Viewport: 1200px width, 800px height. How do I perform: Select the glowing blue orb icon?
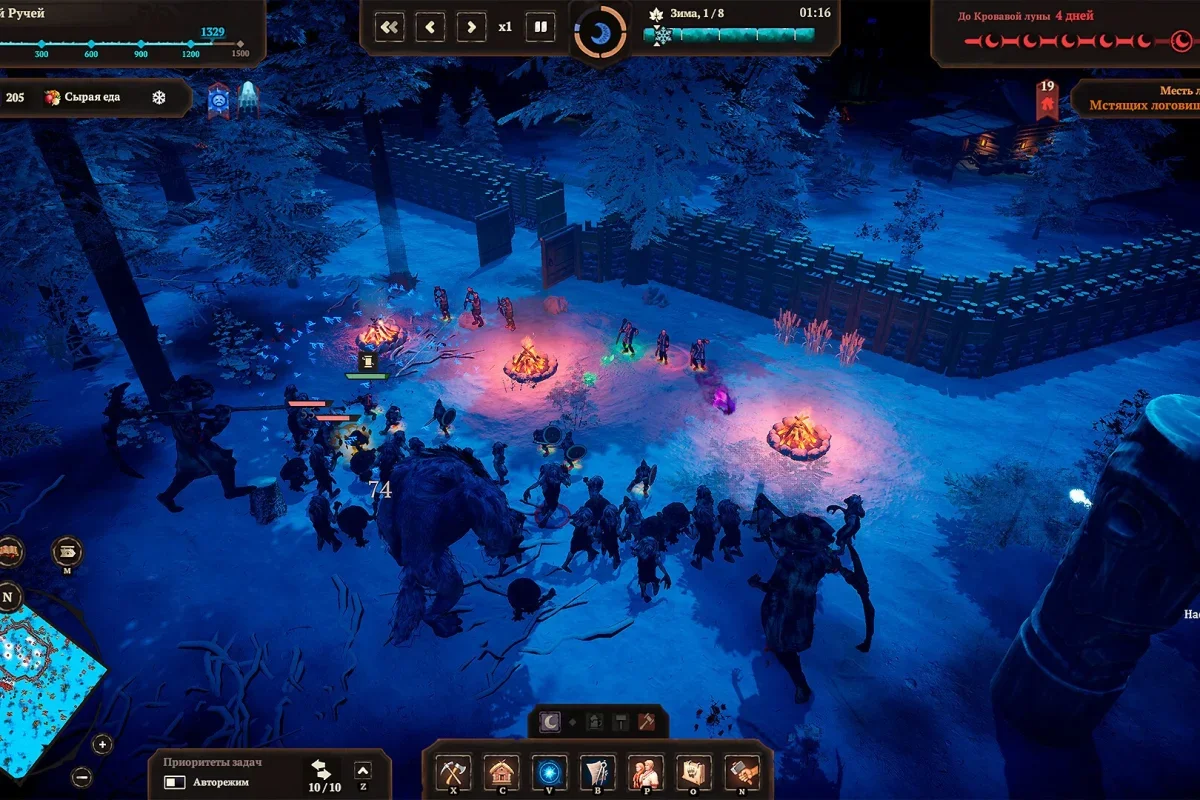pyautogui.click(x=548, y=772)
